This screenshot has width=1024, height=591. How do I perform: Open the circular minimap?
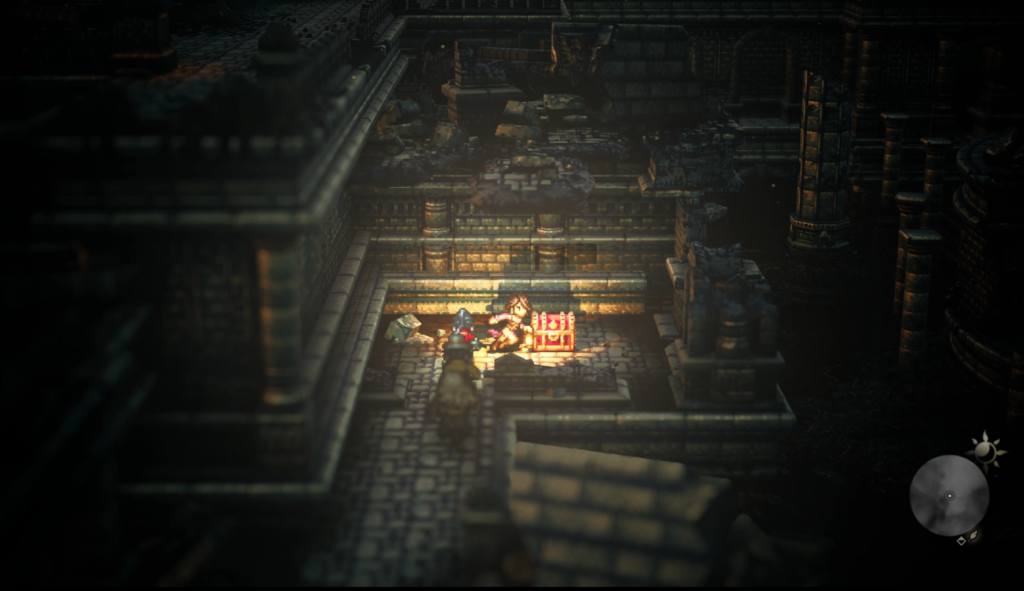pos(948,495)
